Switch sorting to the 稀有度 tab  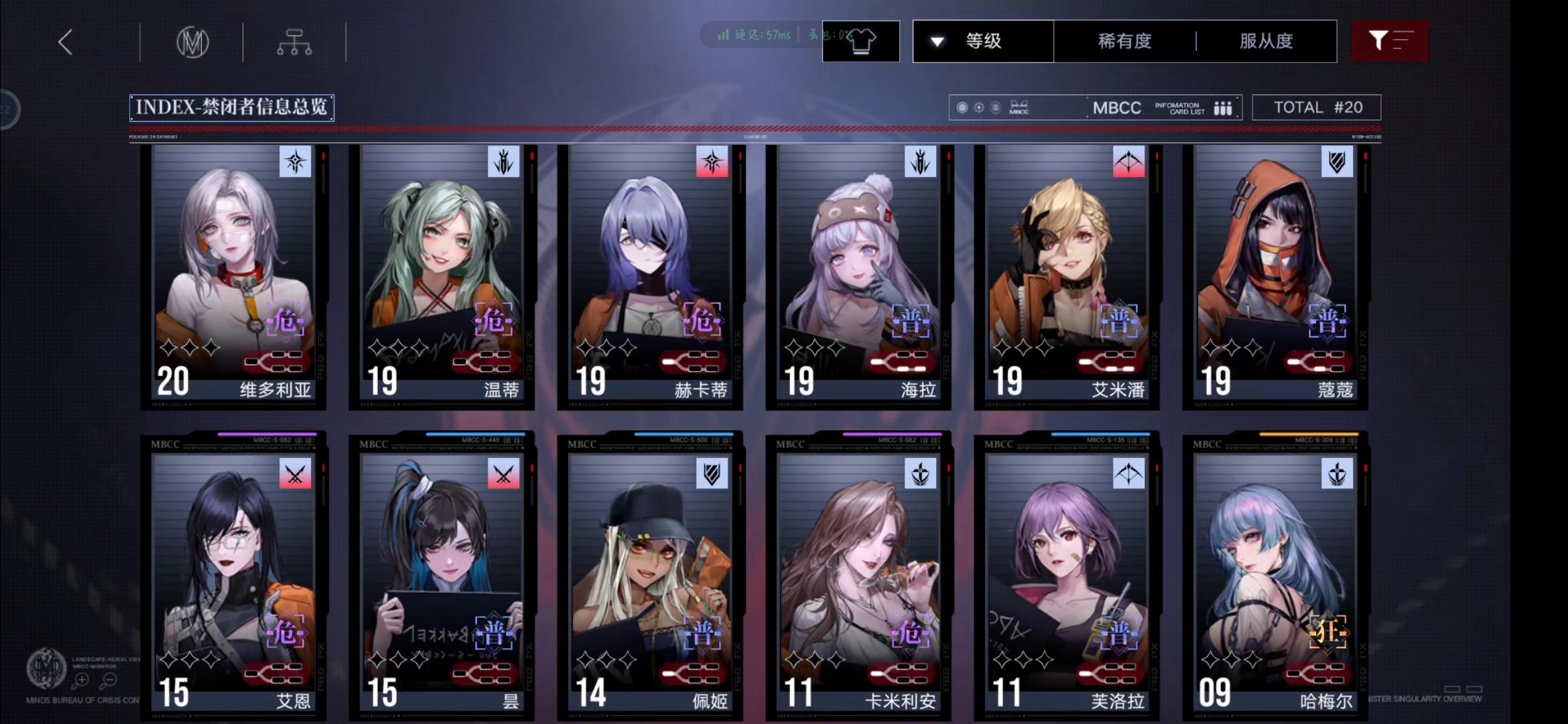pos(1126,41)
